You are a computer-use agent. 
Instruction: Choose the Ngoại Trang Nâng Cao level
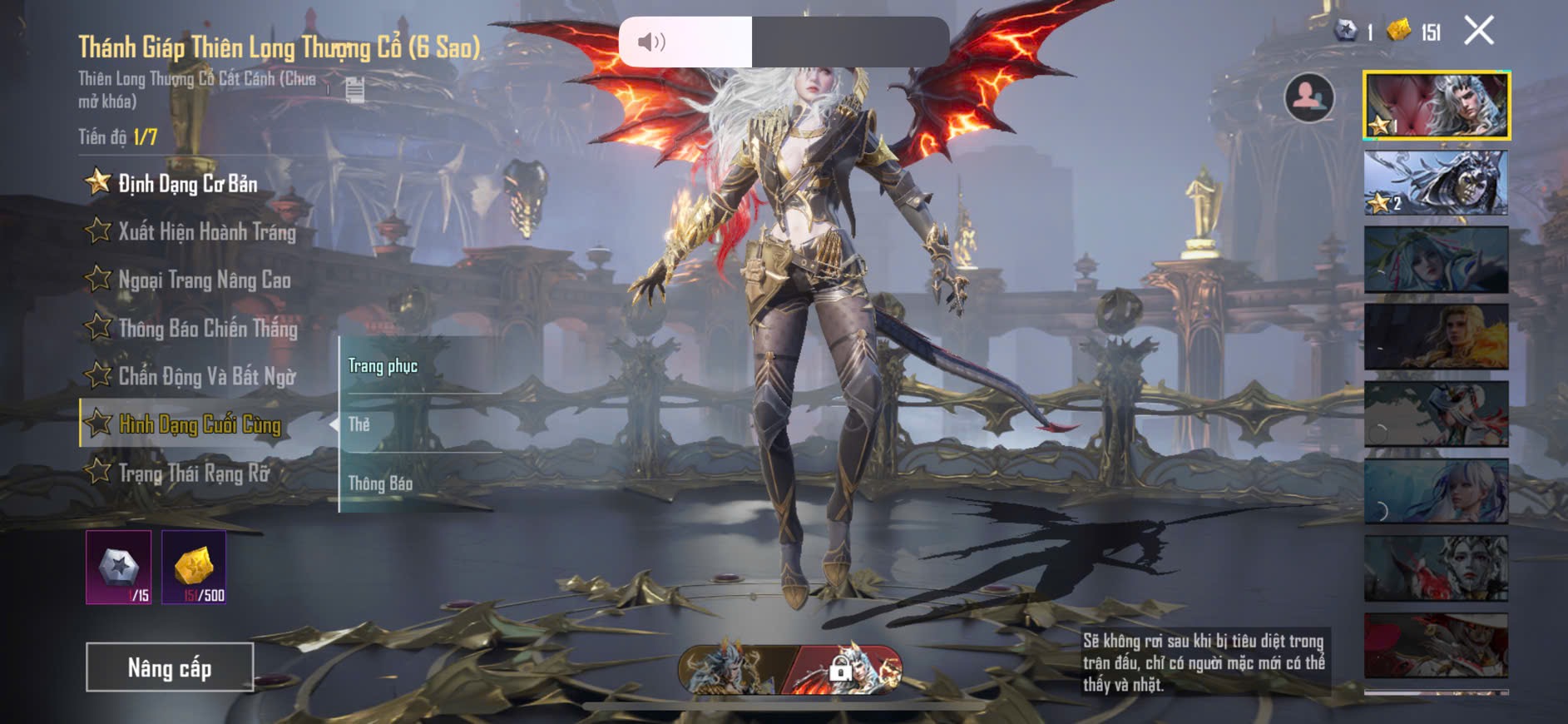click(204, 280)
